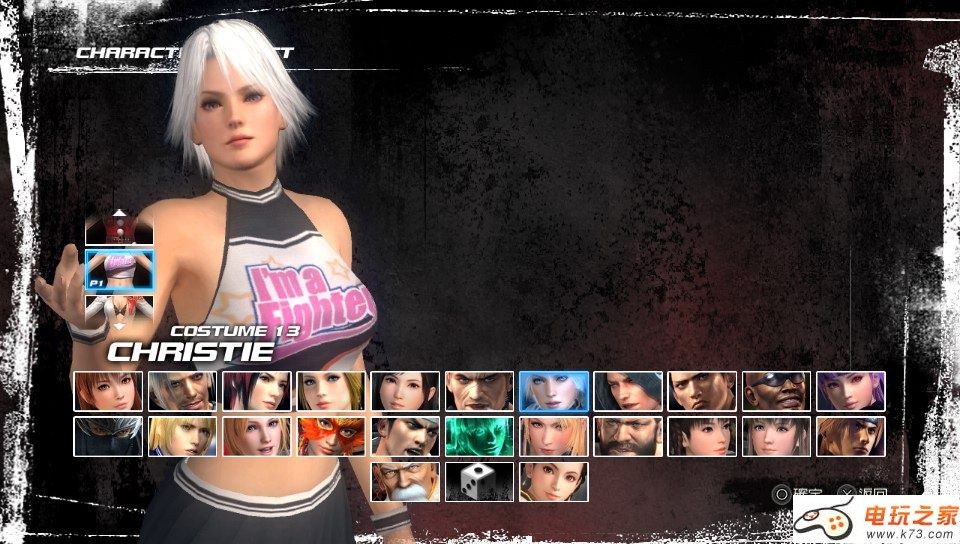
Task: Choose the glowing green Alpha-152 portrait
Action: point(479,436)
